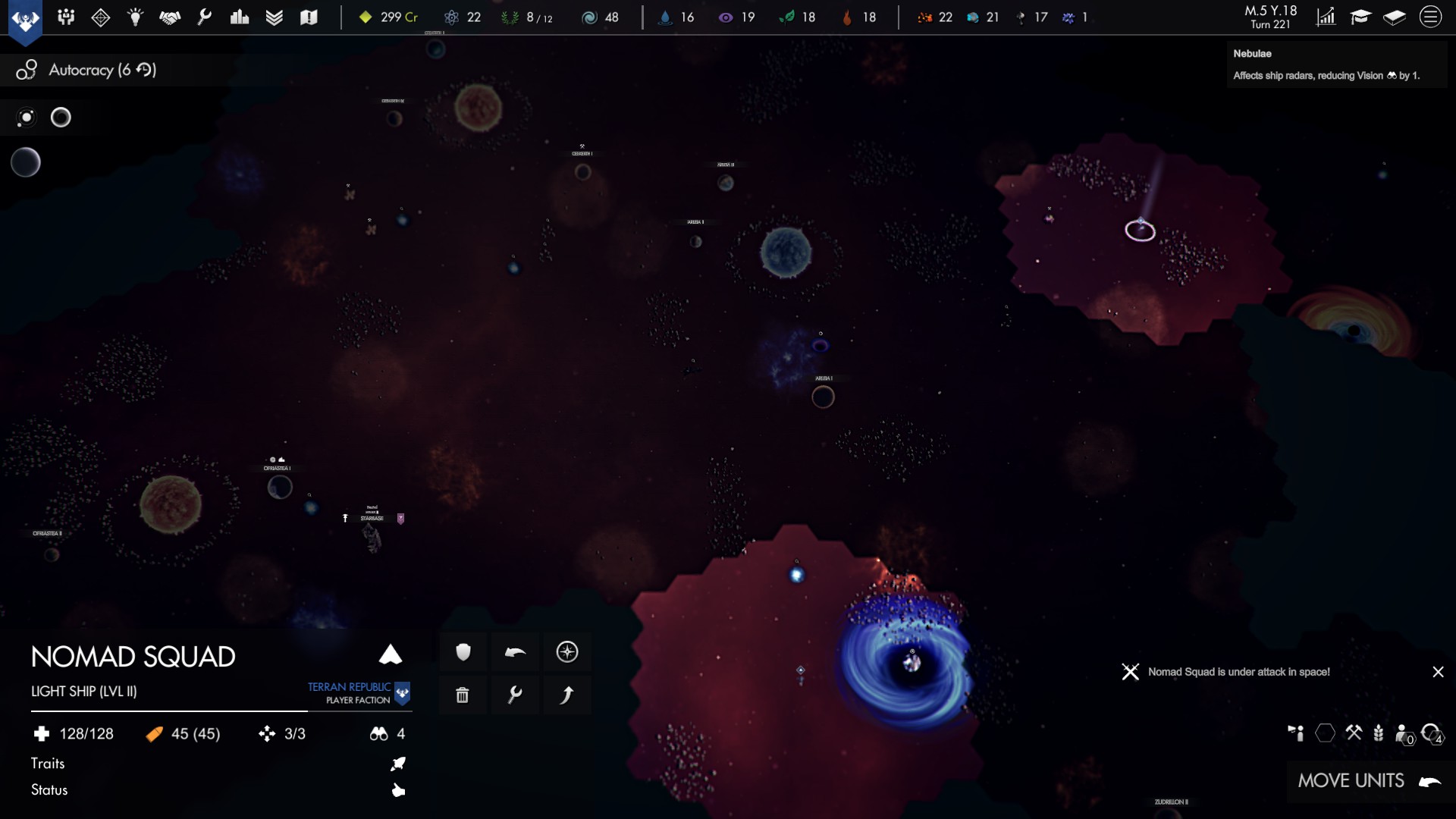Screen dimensions: 1456x819
Task: Open the events map icon with exclamation mark
Action: point(309,17)
